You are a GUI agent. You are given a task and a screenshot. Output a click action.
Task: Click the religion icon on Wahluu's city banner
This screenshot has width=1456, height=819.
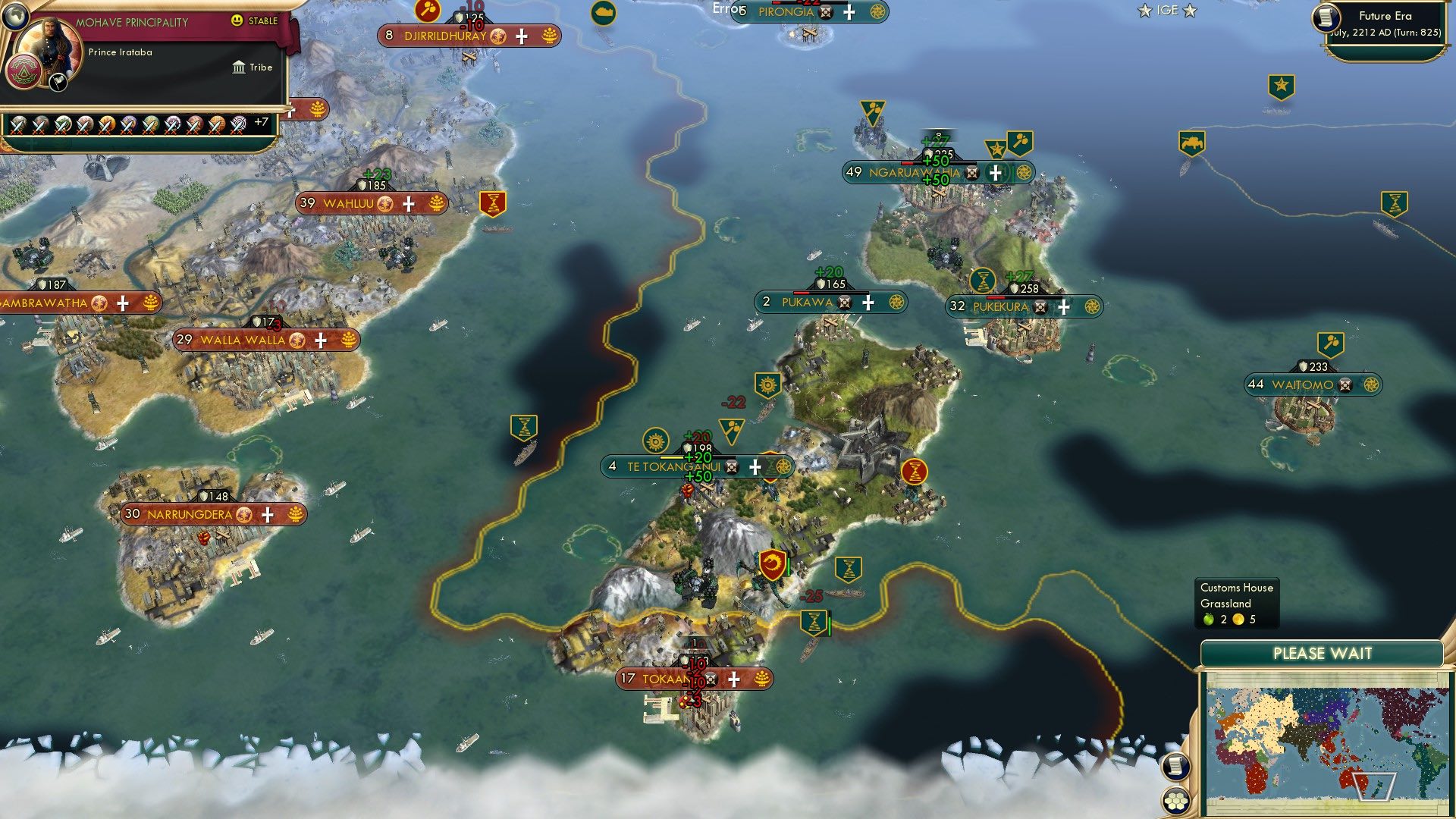(x=385, y=202)
